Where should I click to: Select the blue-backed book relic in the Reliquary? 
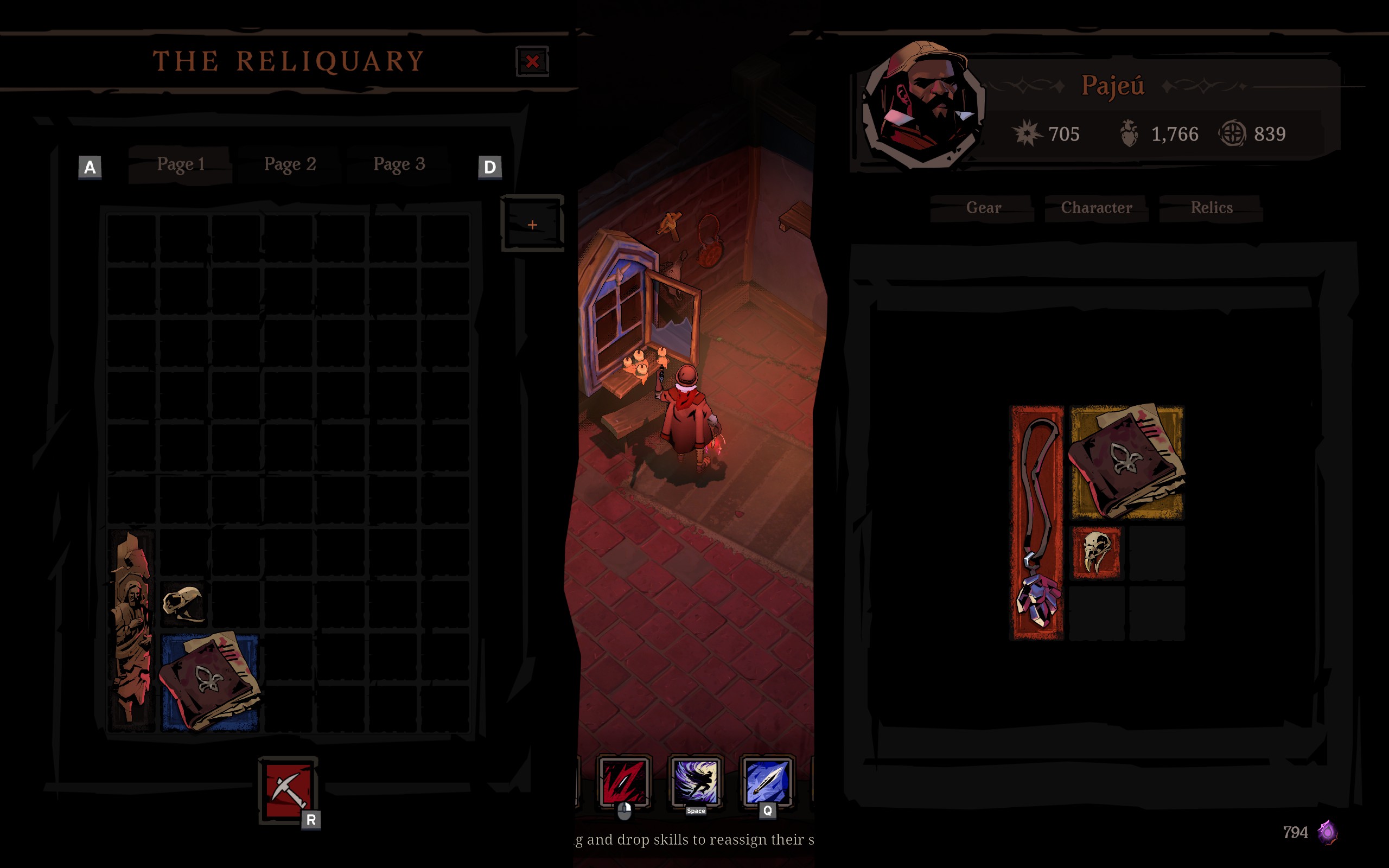coord(209,682)
